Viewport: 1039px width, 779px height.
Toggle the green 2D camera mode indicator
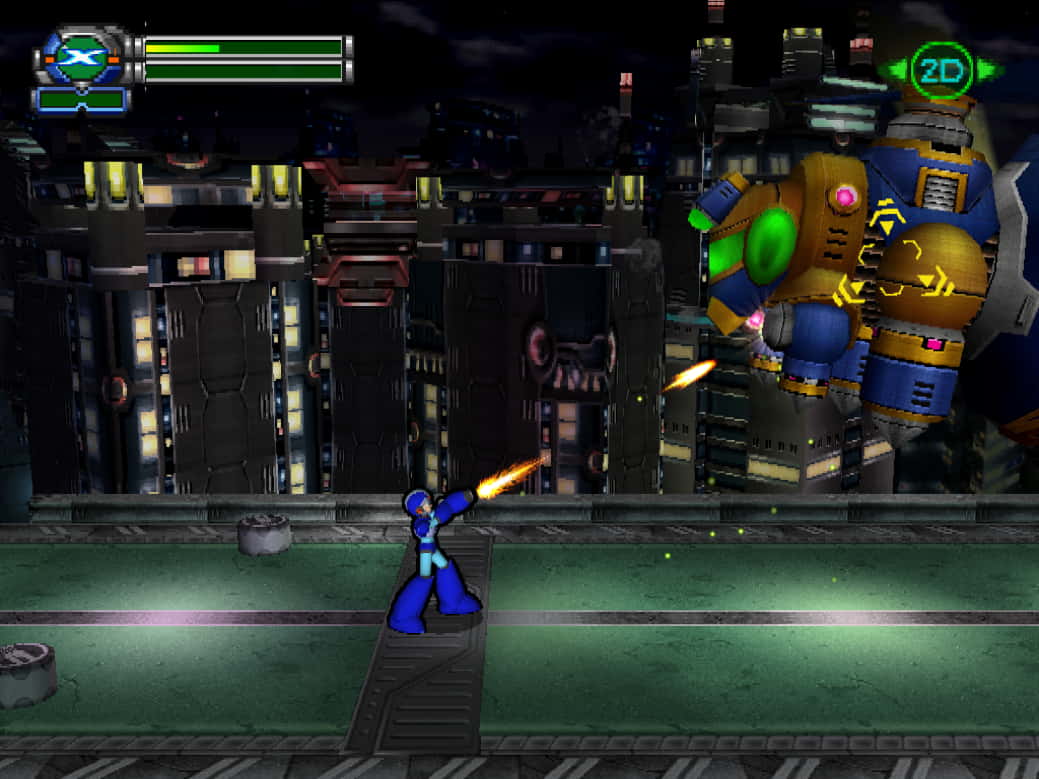941,70
